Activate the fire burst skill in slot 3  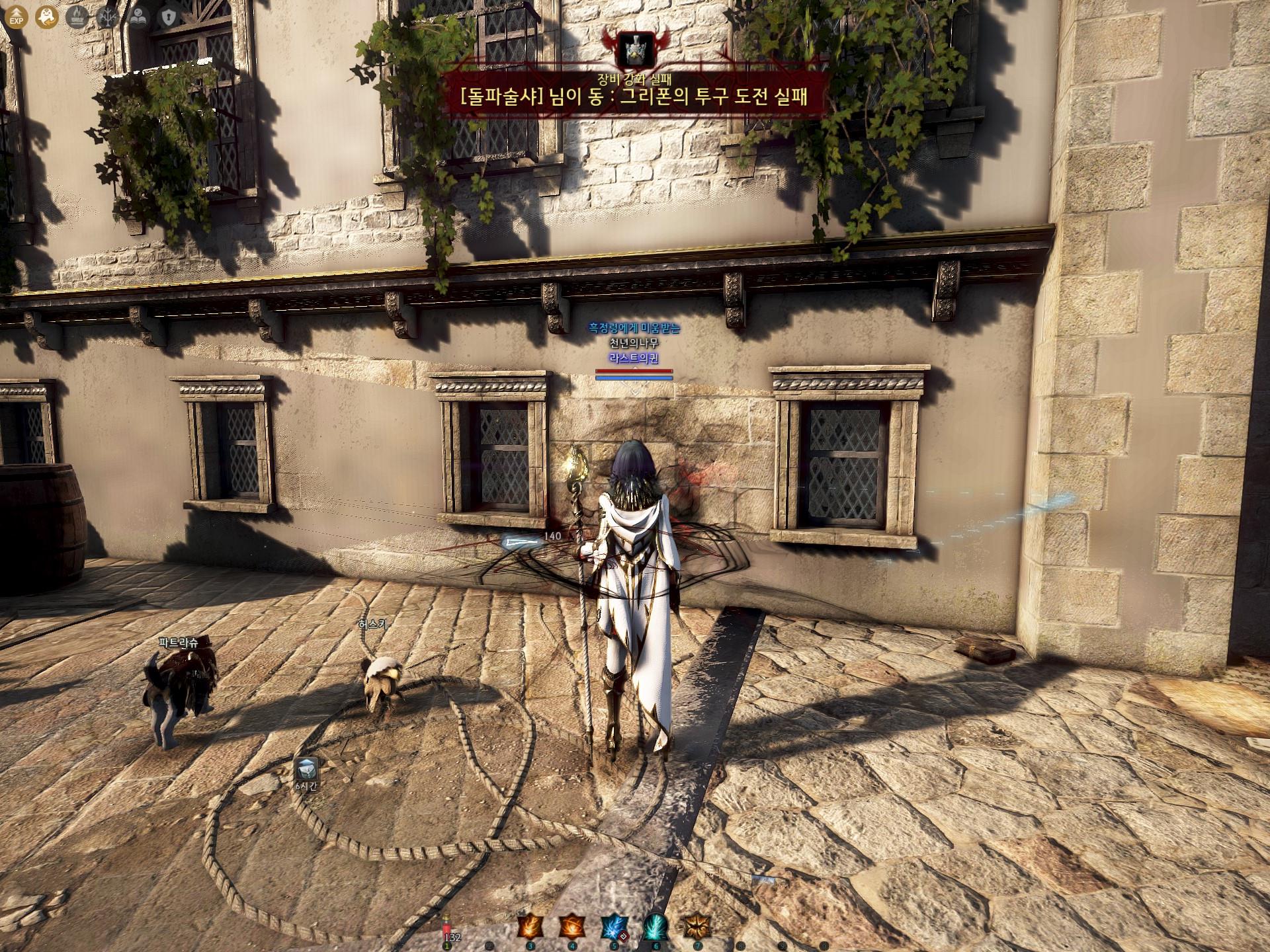click(530, 927)
